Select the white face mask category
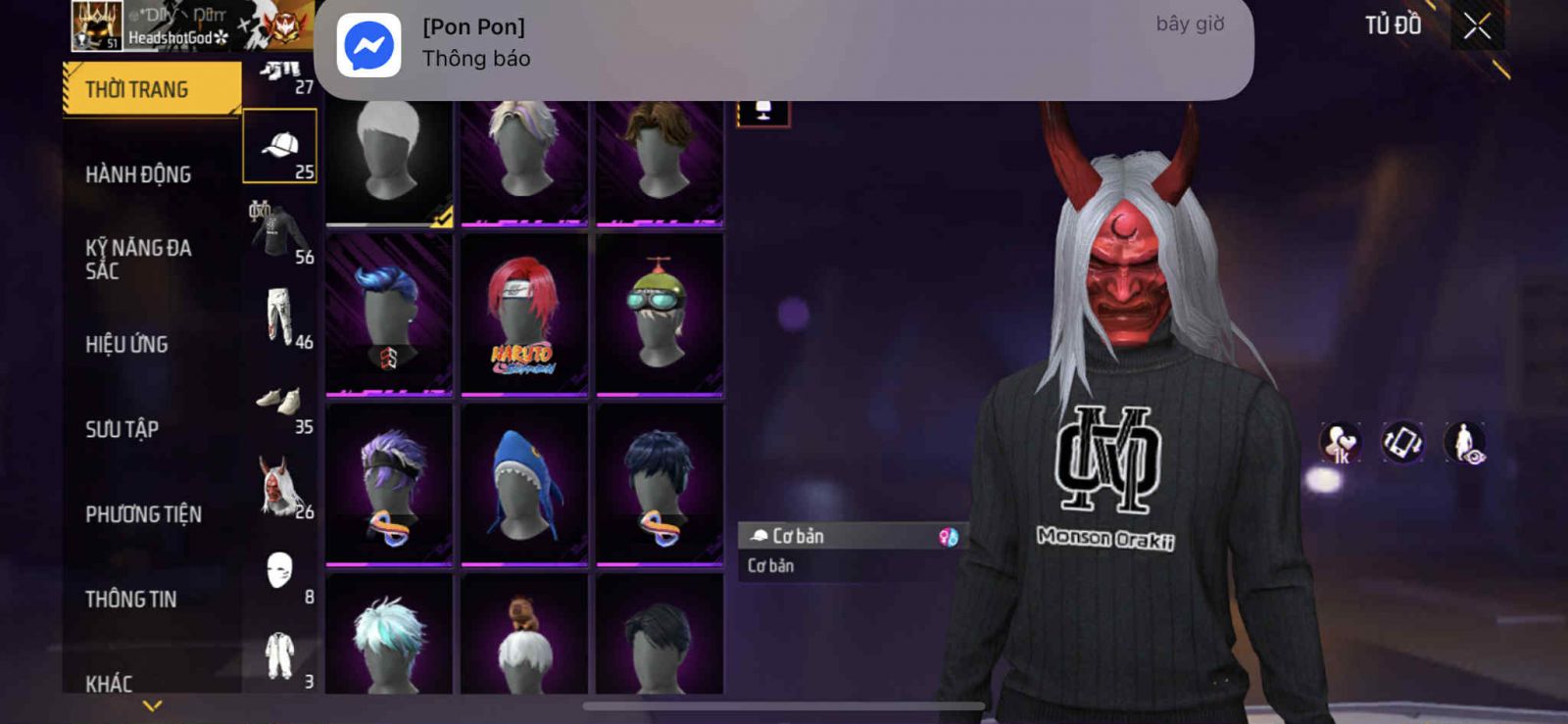Image resolution: width=1568 pixels, height=724 pixels. click(280, 571)
